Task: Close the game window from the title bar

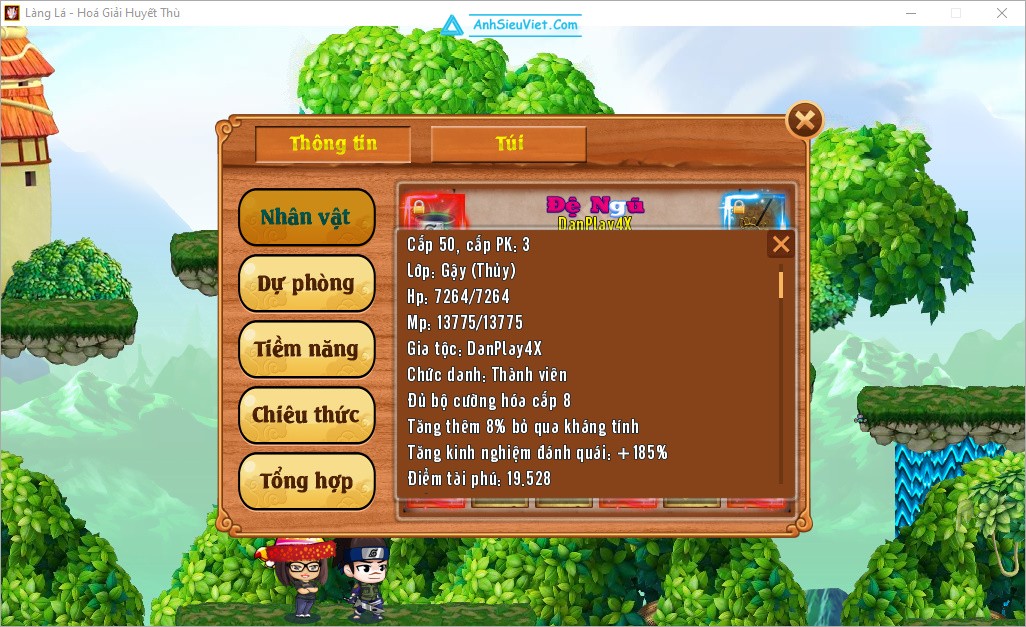Action: [1001, 13]
